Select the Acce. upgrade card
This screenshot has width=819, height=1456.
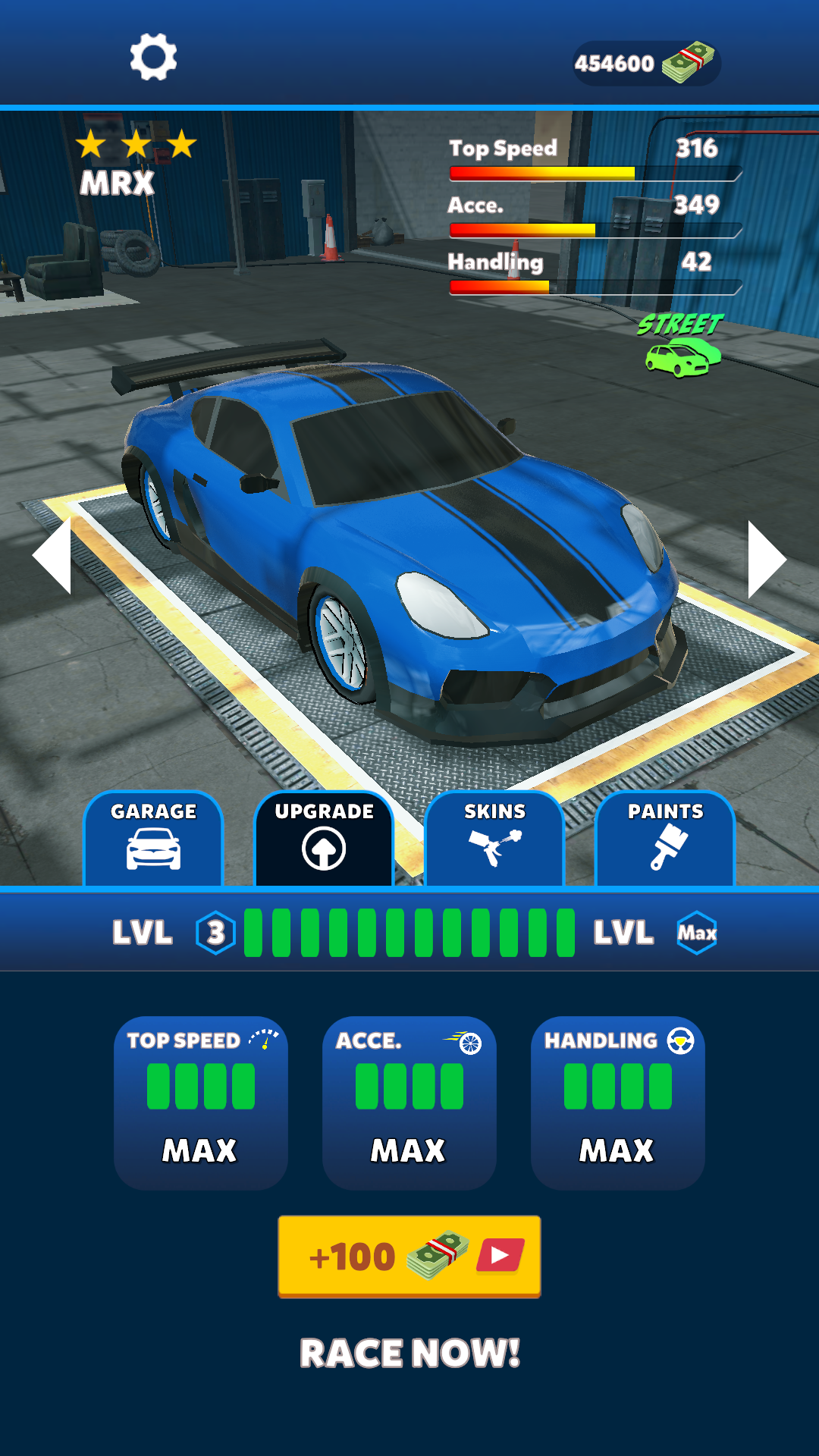(x=409, y=1102)
